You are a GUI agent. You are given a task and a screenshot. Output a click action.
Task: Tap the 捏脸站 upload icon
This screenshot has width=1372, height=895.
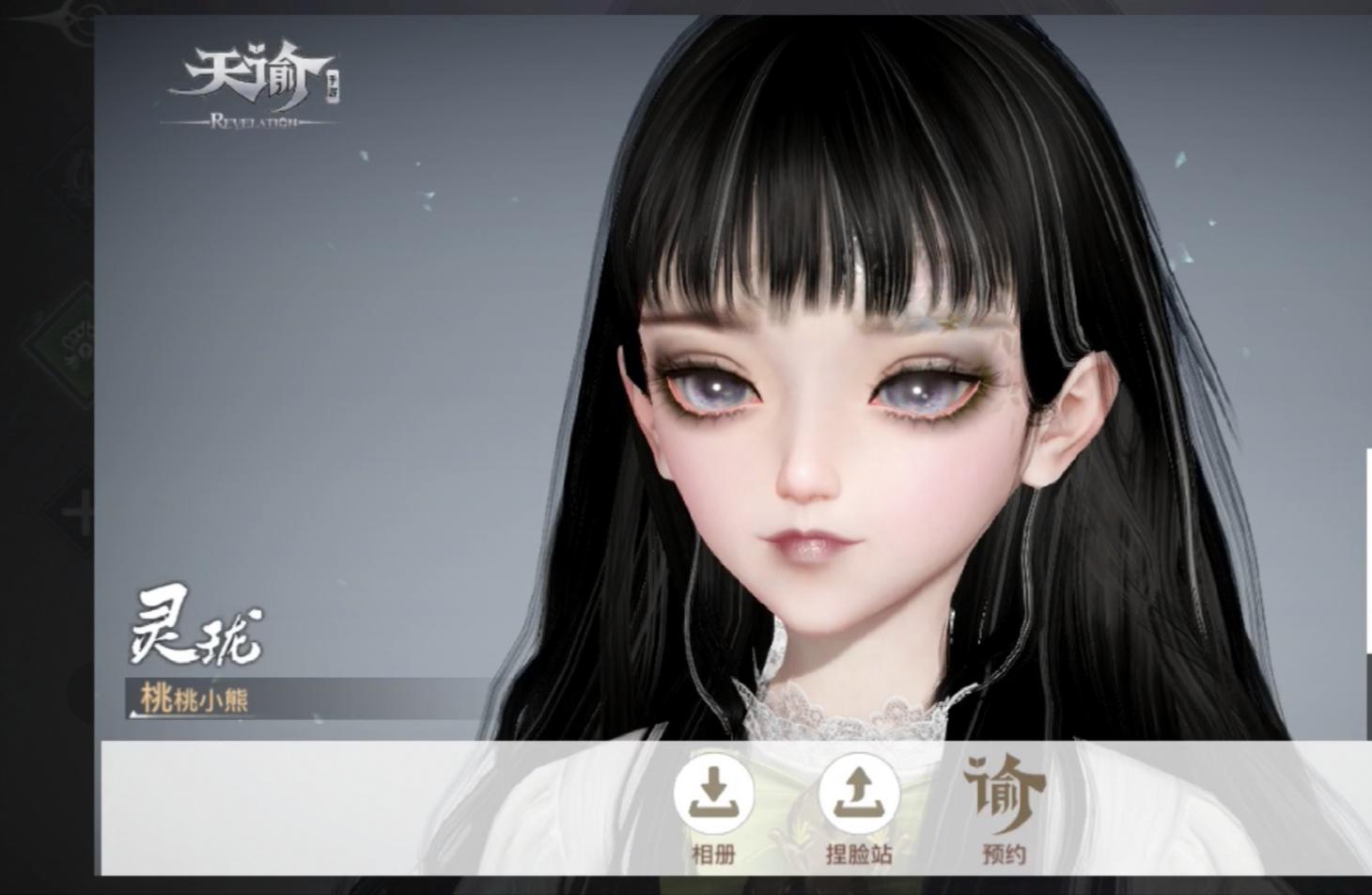[x=862, y=794]
